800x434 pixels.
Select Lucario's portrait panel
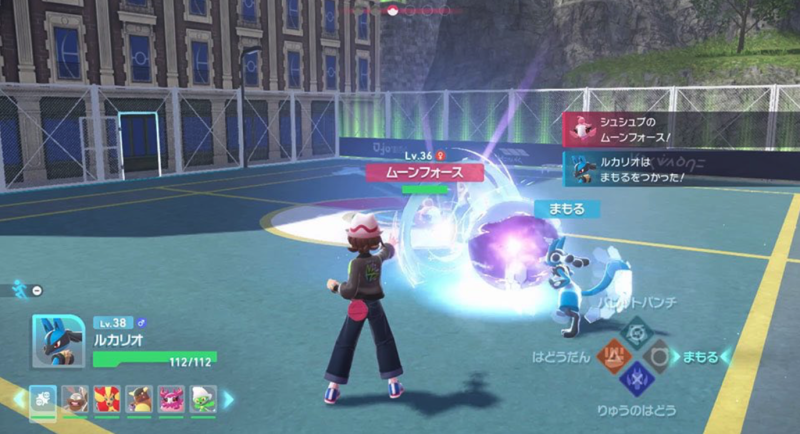click(x=57, y=341)
